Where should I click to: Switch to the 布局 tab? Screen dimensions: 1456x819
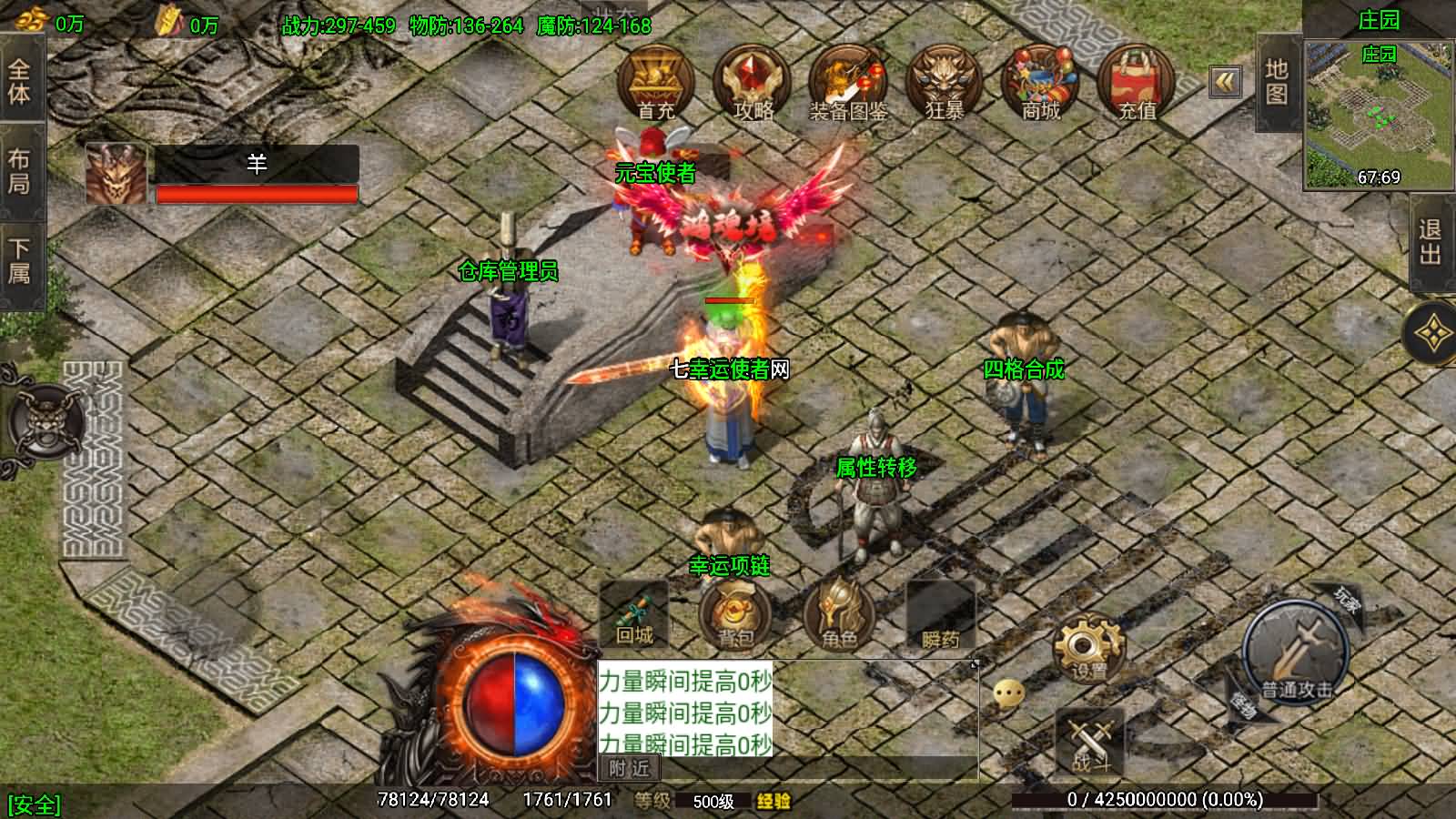[20, 171]
